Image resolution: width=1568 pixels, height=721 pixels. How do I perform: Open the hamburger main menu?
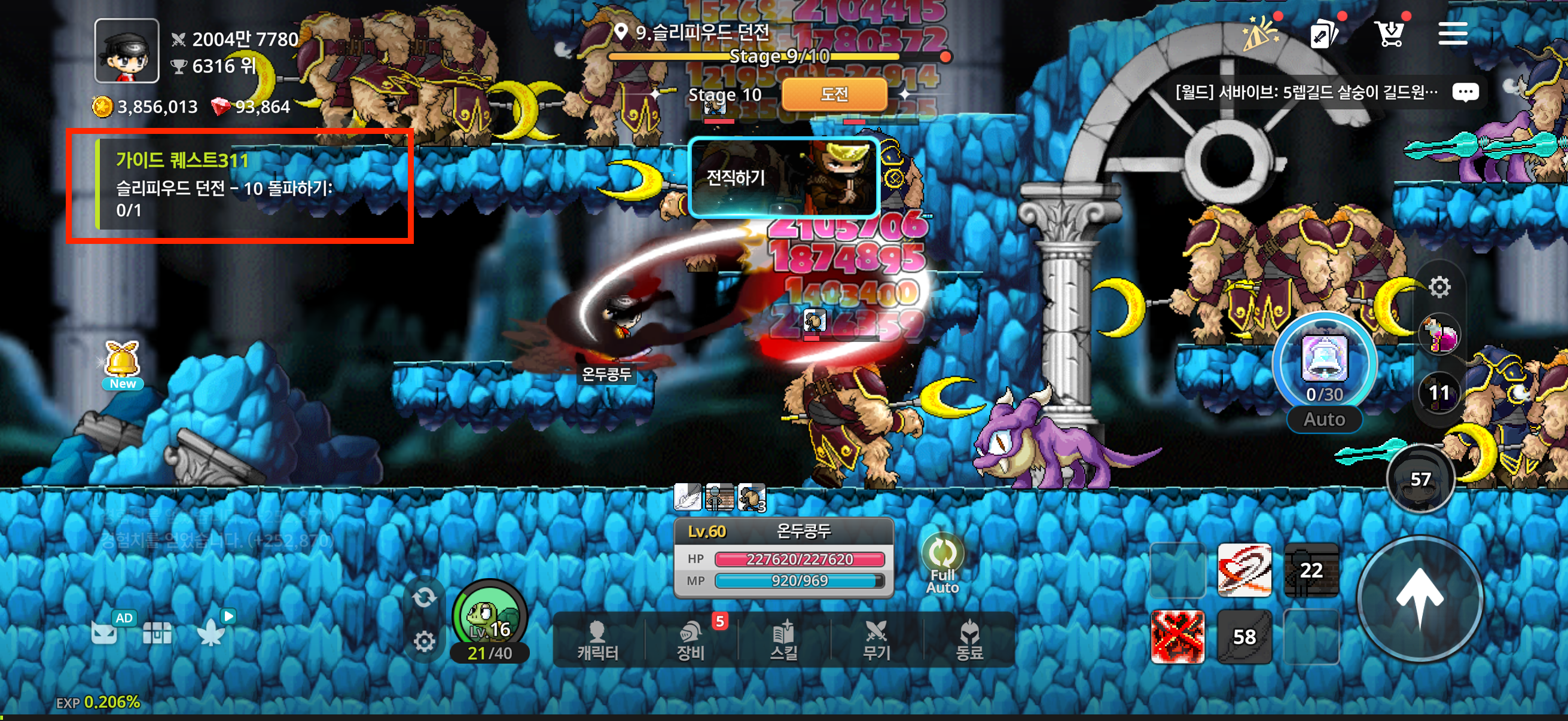[1453, 34]
